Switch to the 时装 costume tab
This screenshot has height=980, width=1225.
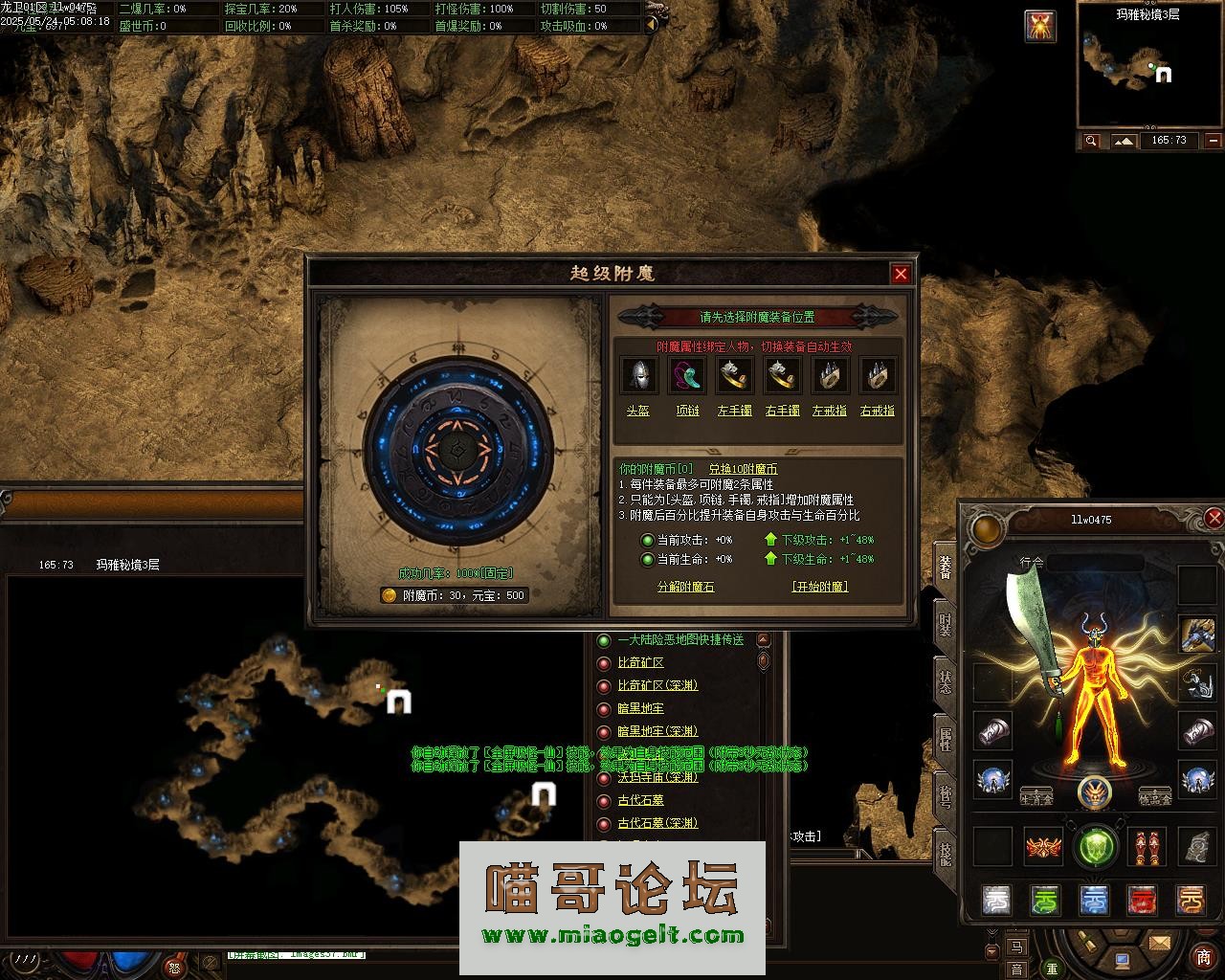(x=946, y=625)
